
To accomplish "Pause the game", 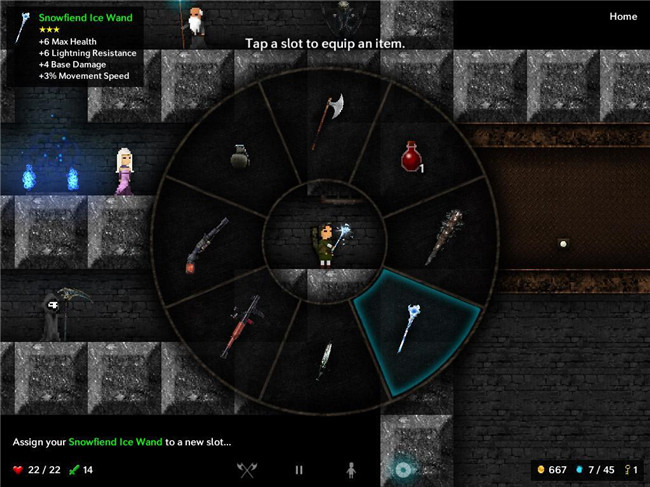I will pyautogui.click(x=298, y=469).
